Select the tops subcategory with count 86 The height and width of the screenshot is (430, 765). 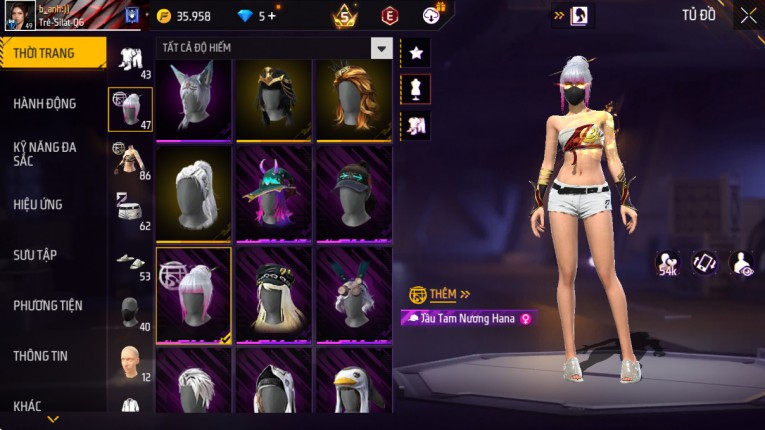(130, 158)
